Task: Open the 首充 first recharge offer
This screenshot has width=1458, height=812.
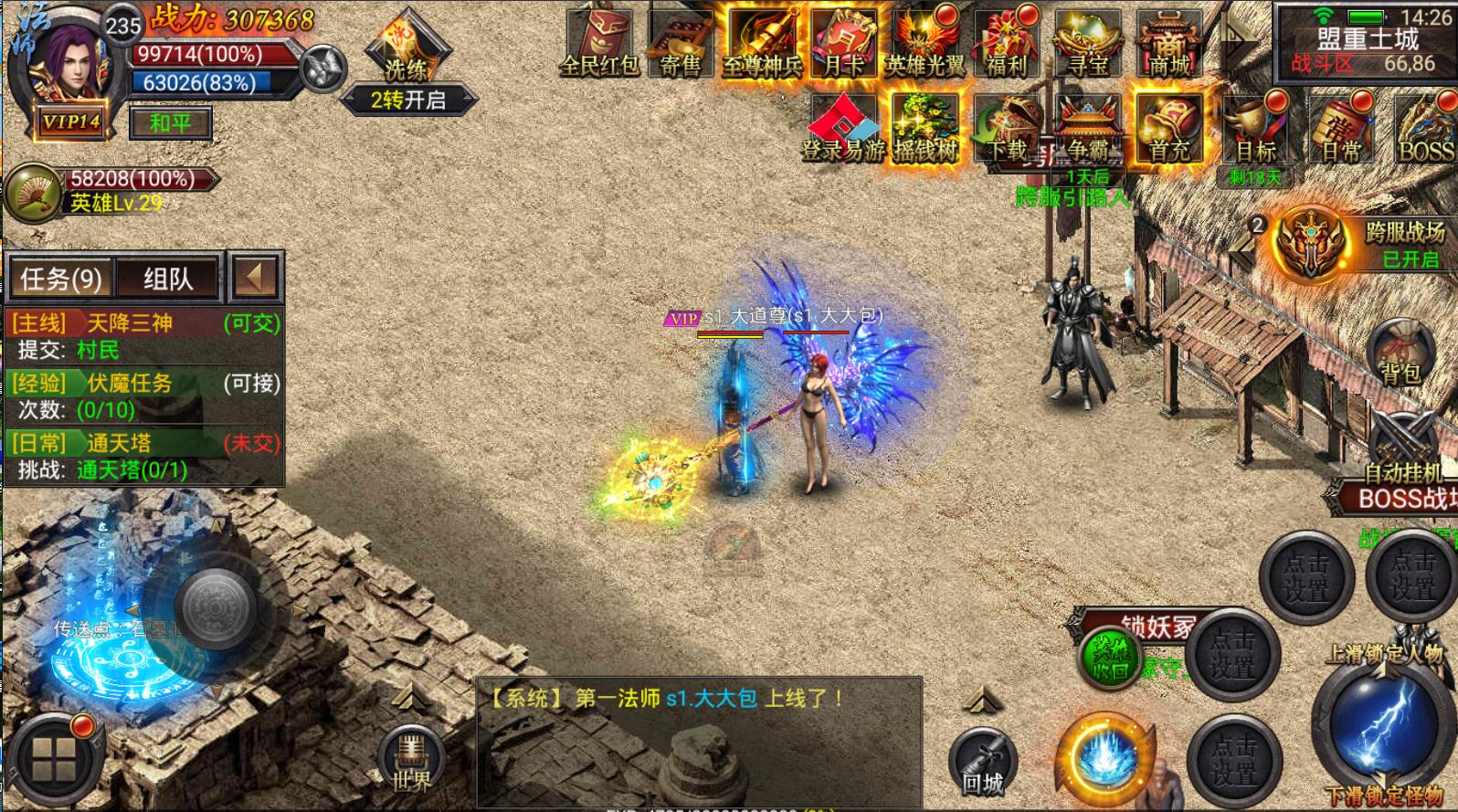Action: [x=1169, y=130]
